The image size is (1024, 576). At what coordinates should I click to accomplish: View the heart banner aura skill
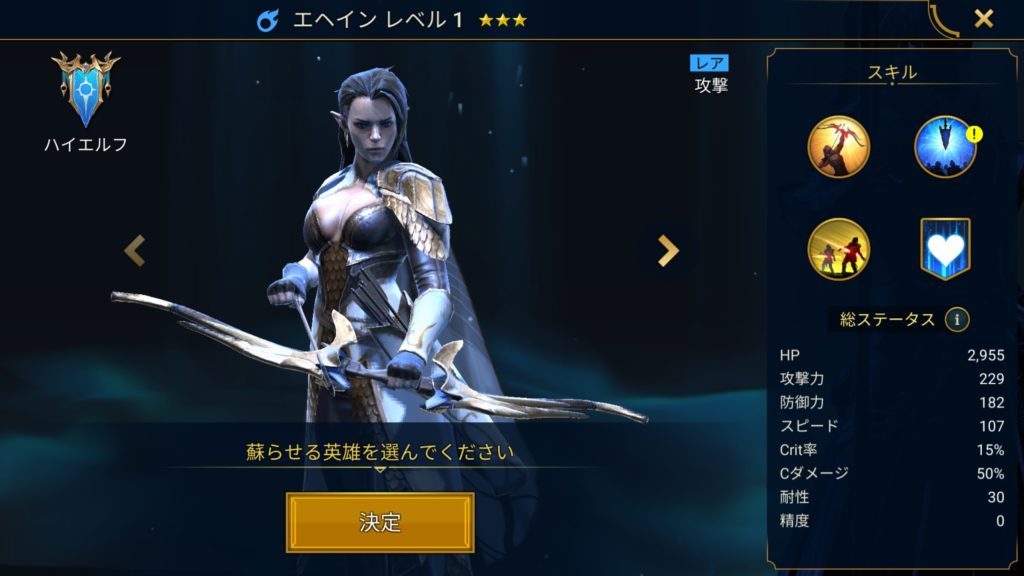coord(946,249)
